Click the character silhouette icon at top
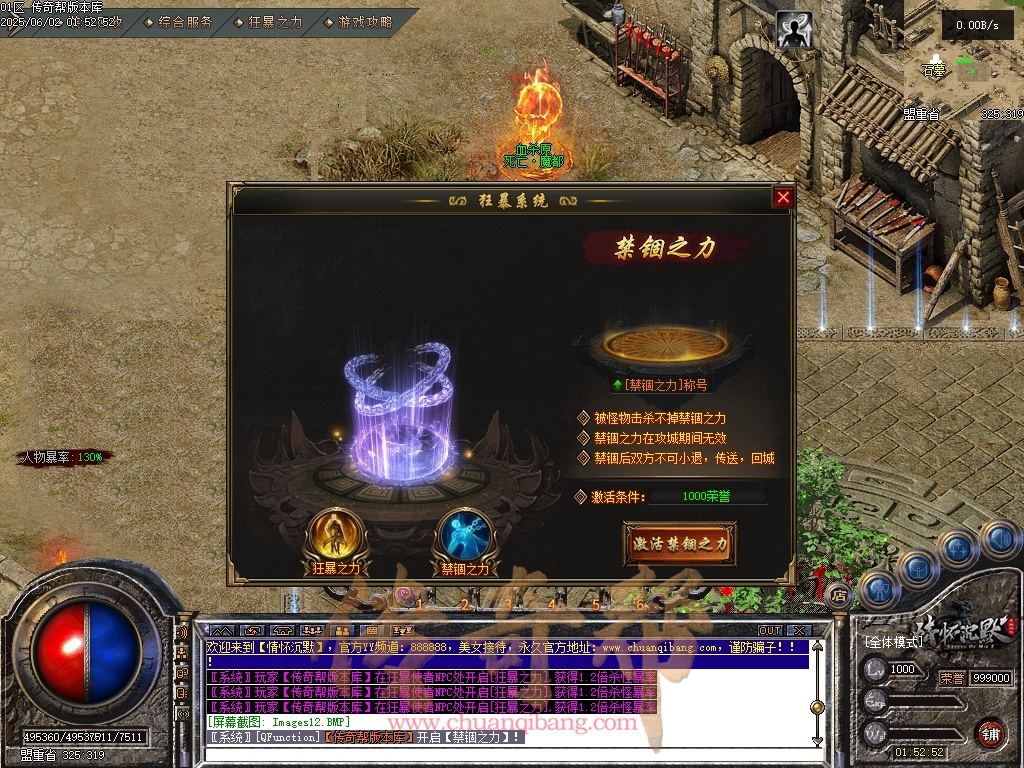The height and width of the screenshot is (768, 1024). click(x=795, y=31)
